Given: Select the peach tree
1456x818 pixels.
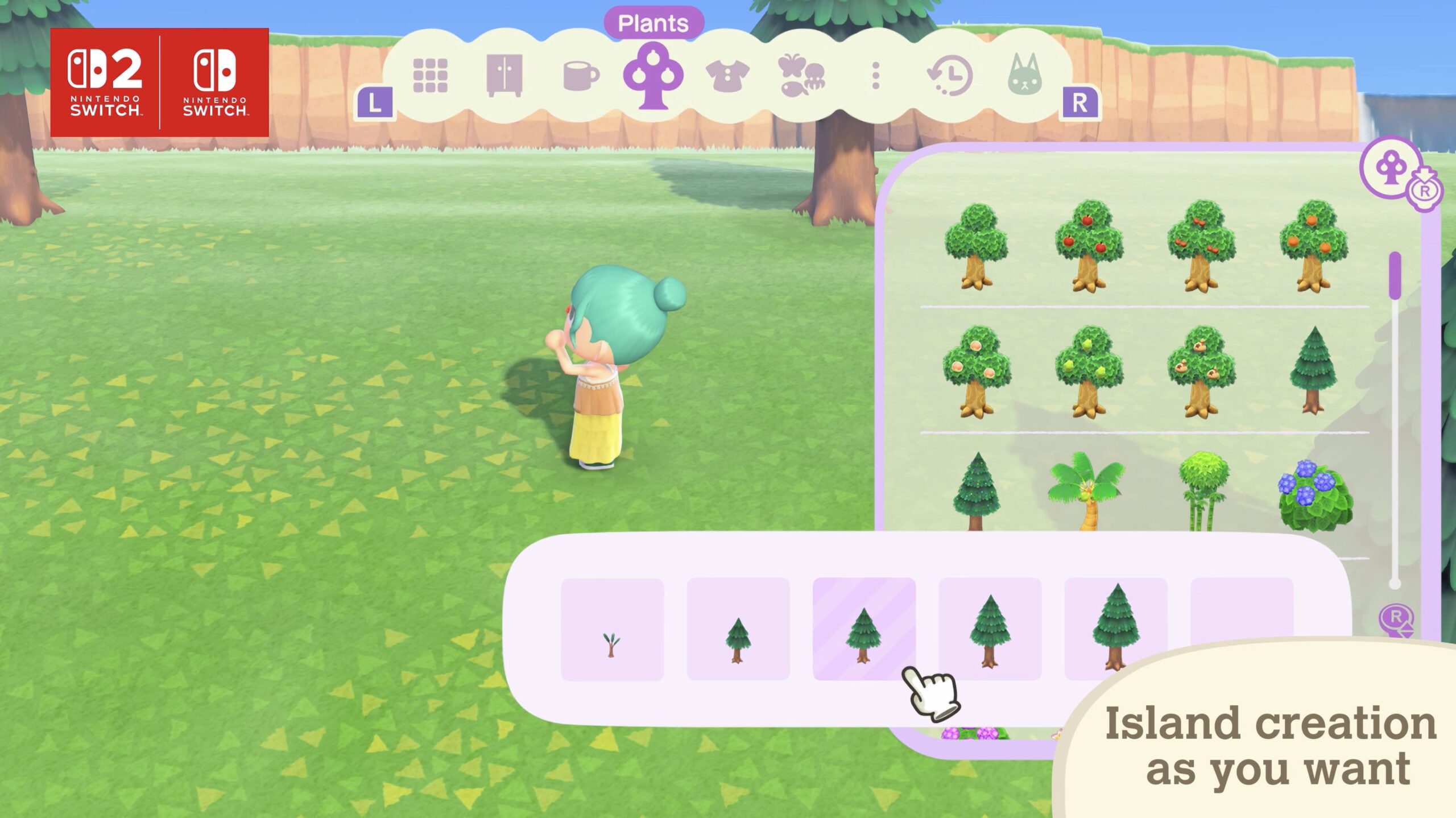Looking at the screenshot, I should tap(976, 371).
